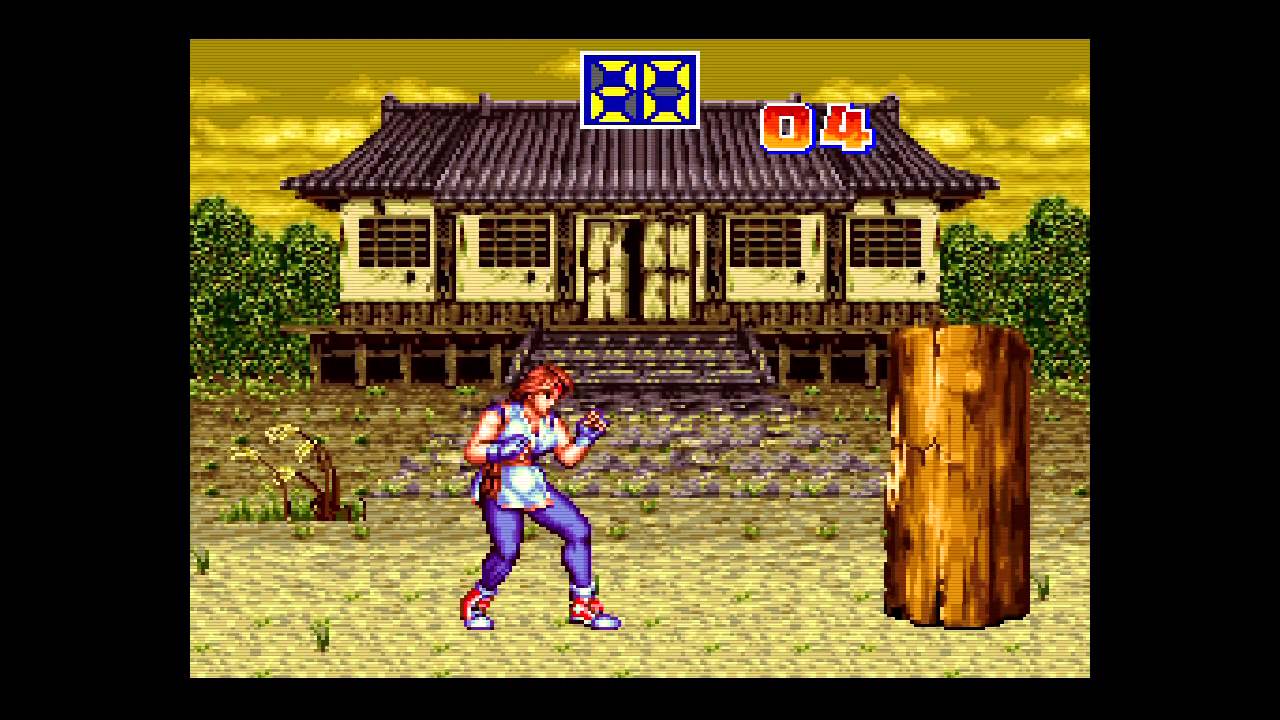Select the top-right cell of the icon grid
This screenshot has height=720, width=1280.
coord(667,73)
